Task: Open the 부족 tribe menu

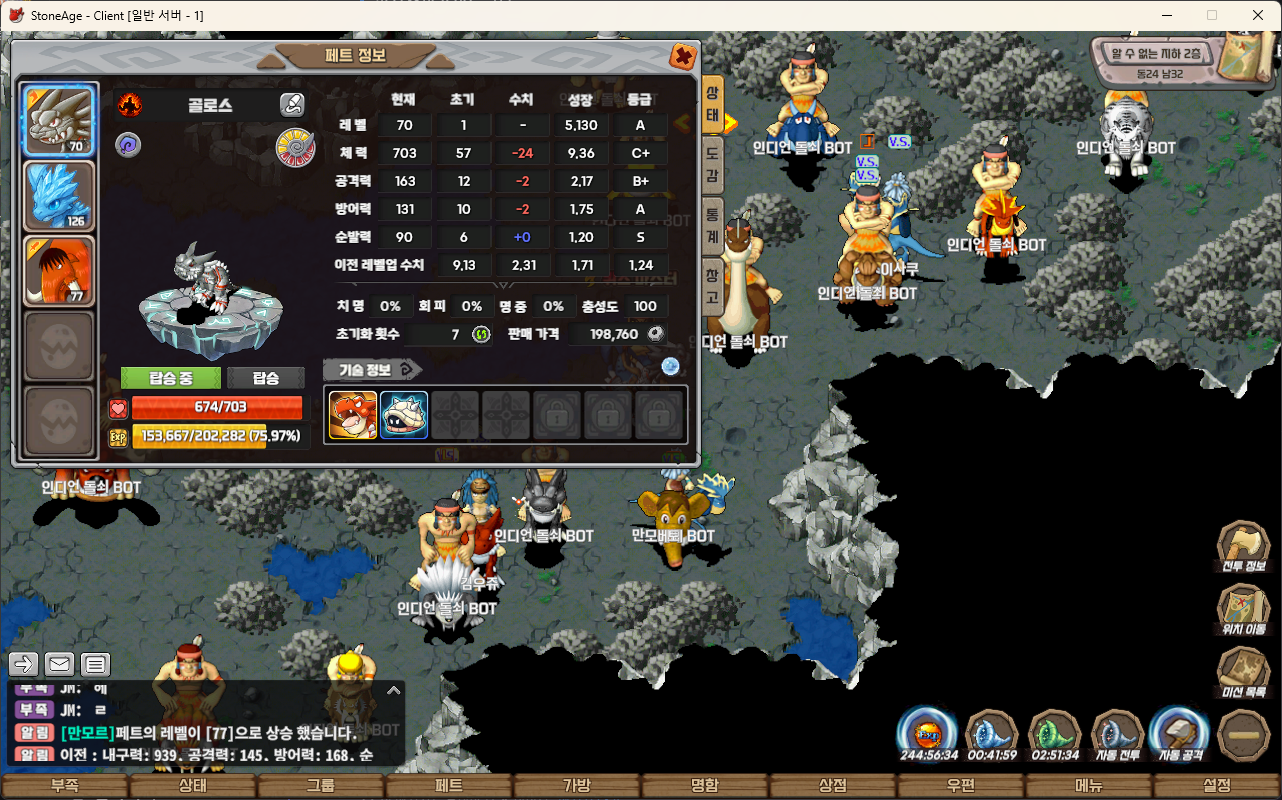Action: coord(65,786)
